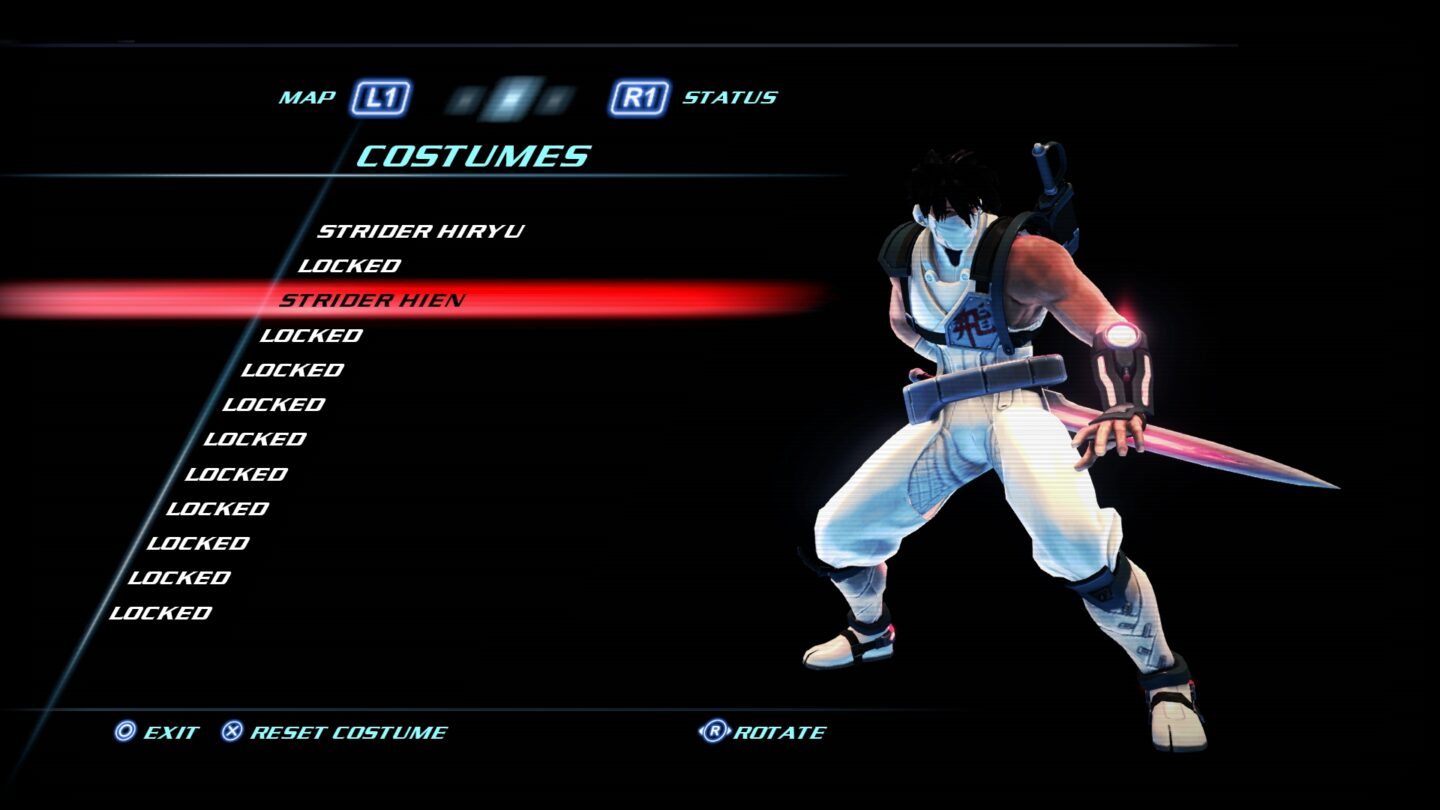1440x810 pixels.
Task: Click the R1 shoulder button icon beside STATUS
Action: [x=639, y=97]
